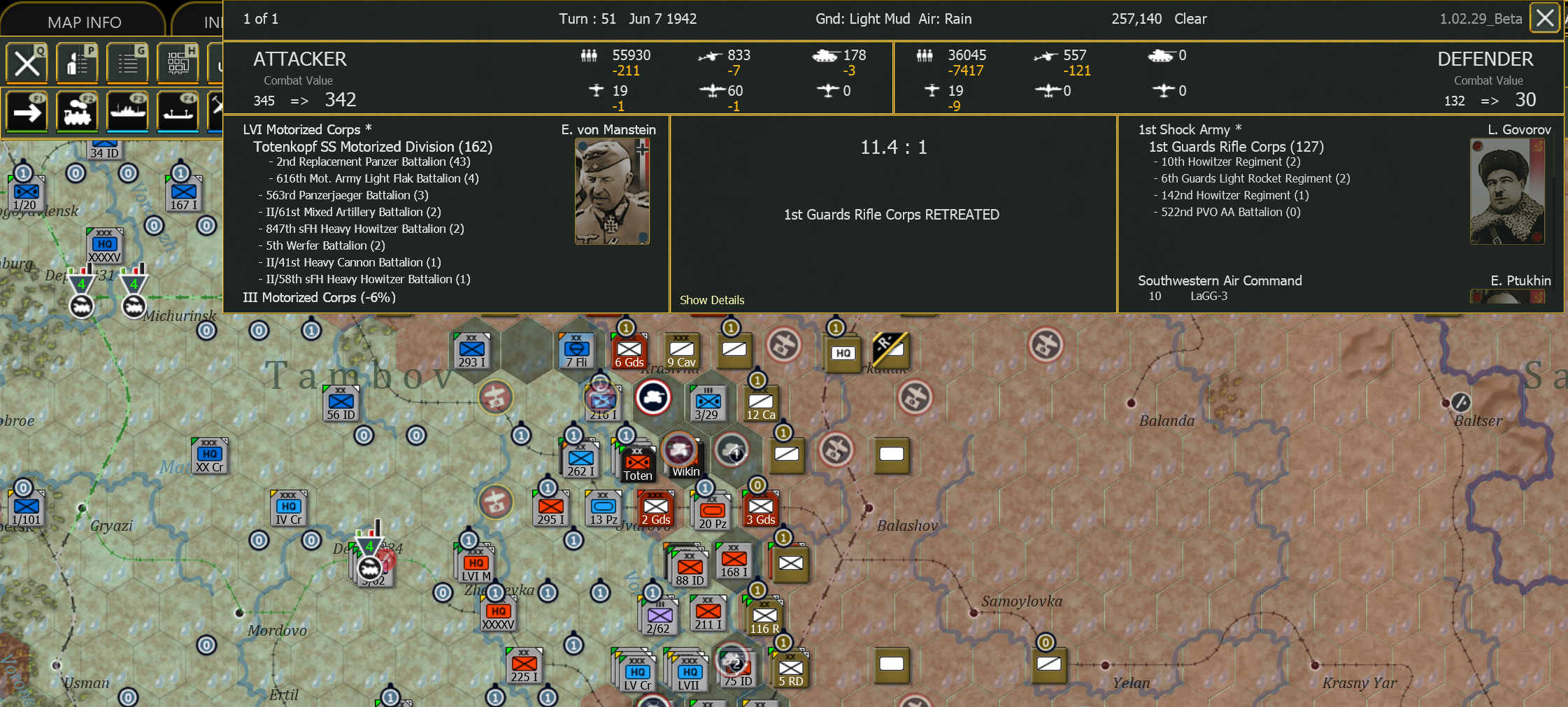The width and height of the screenshot is (1568, 707).
Task: Switch to the MAP INFO tab
Action: tap(84, 21)
